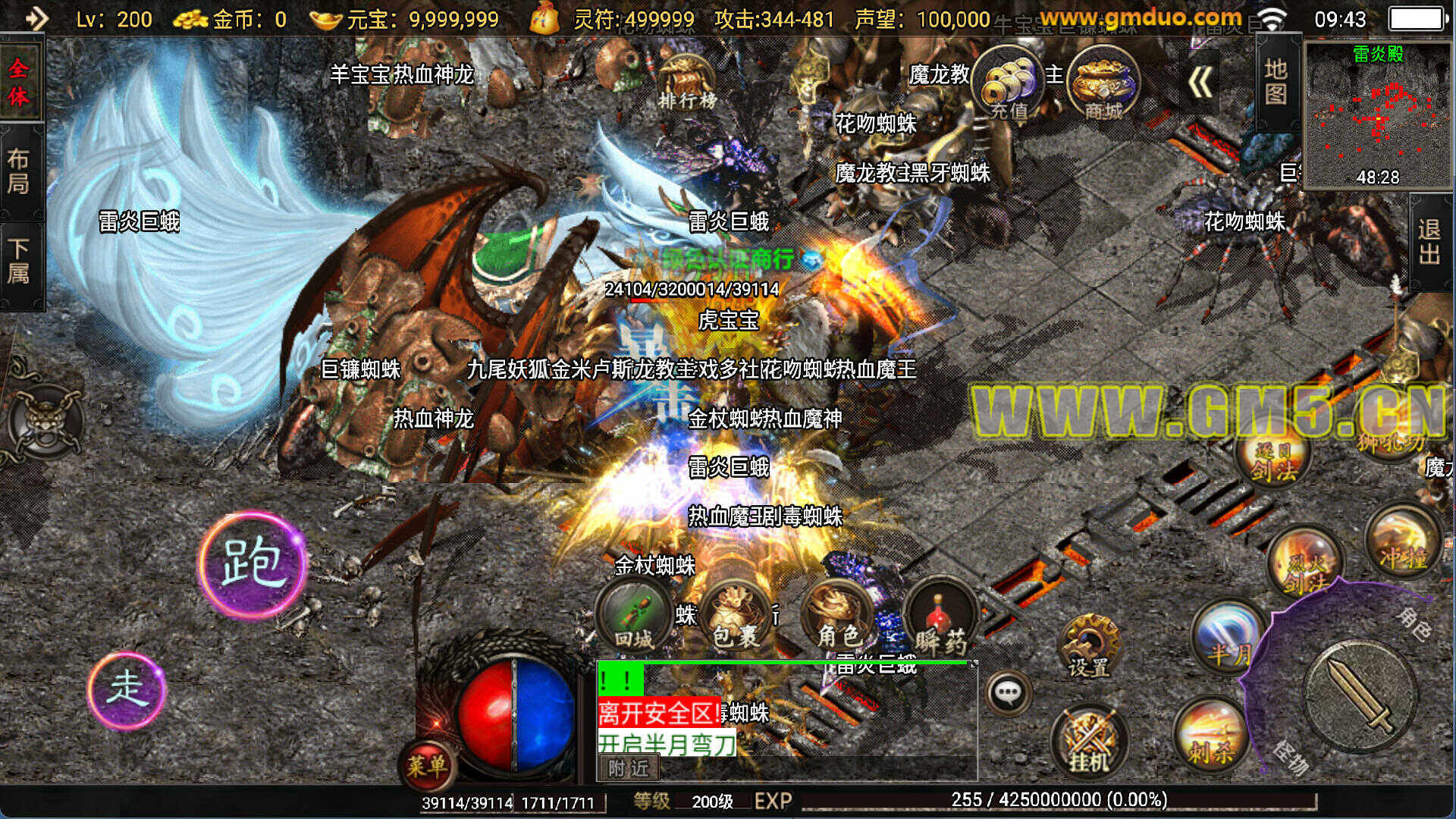
Task: Open the 充值 recharge shop
Action: 1009,84
